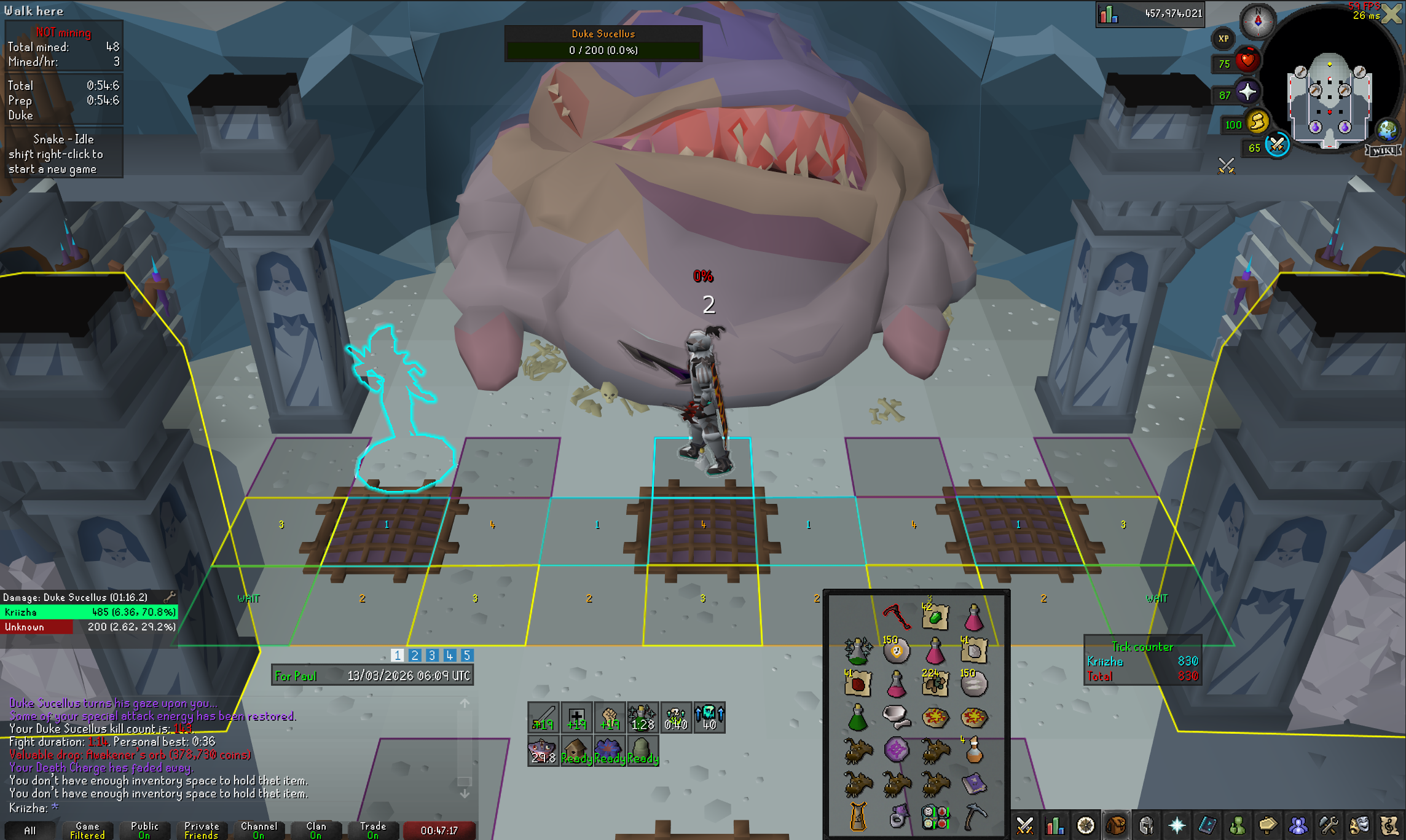Screen dimensions: 1406x840
Task: Select the Game chat filter tab
Action: click(87, 830)
